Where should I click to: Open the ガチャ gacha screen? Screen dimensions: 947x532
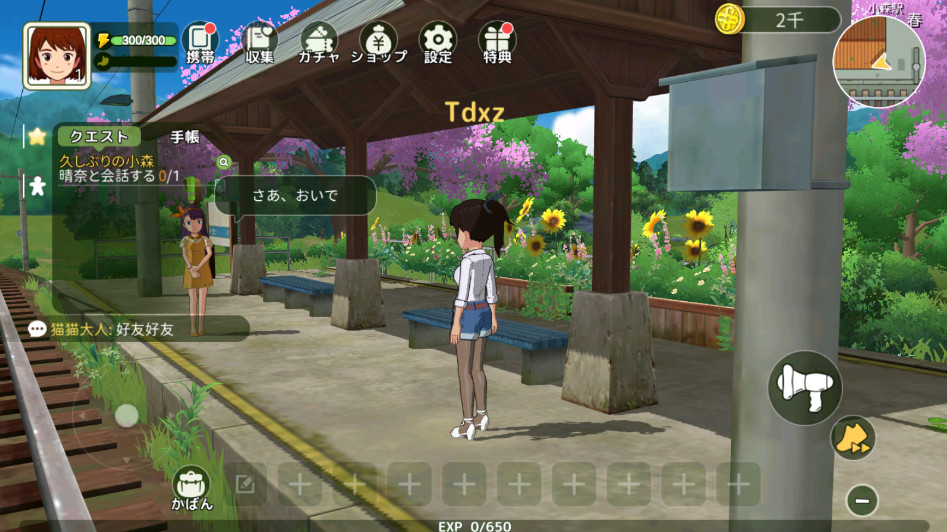pos(318,43)
